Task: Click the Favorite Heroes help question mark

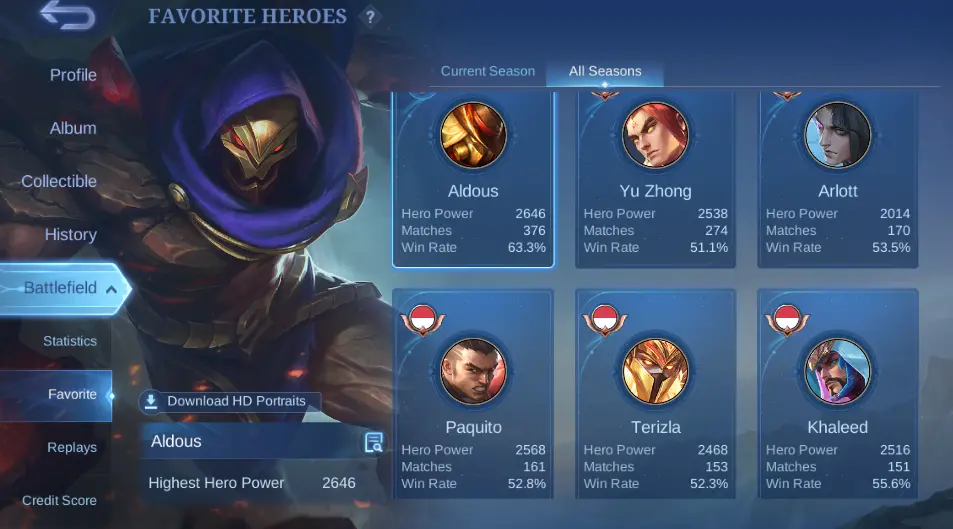Action: (370, 17)
